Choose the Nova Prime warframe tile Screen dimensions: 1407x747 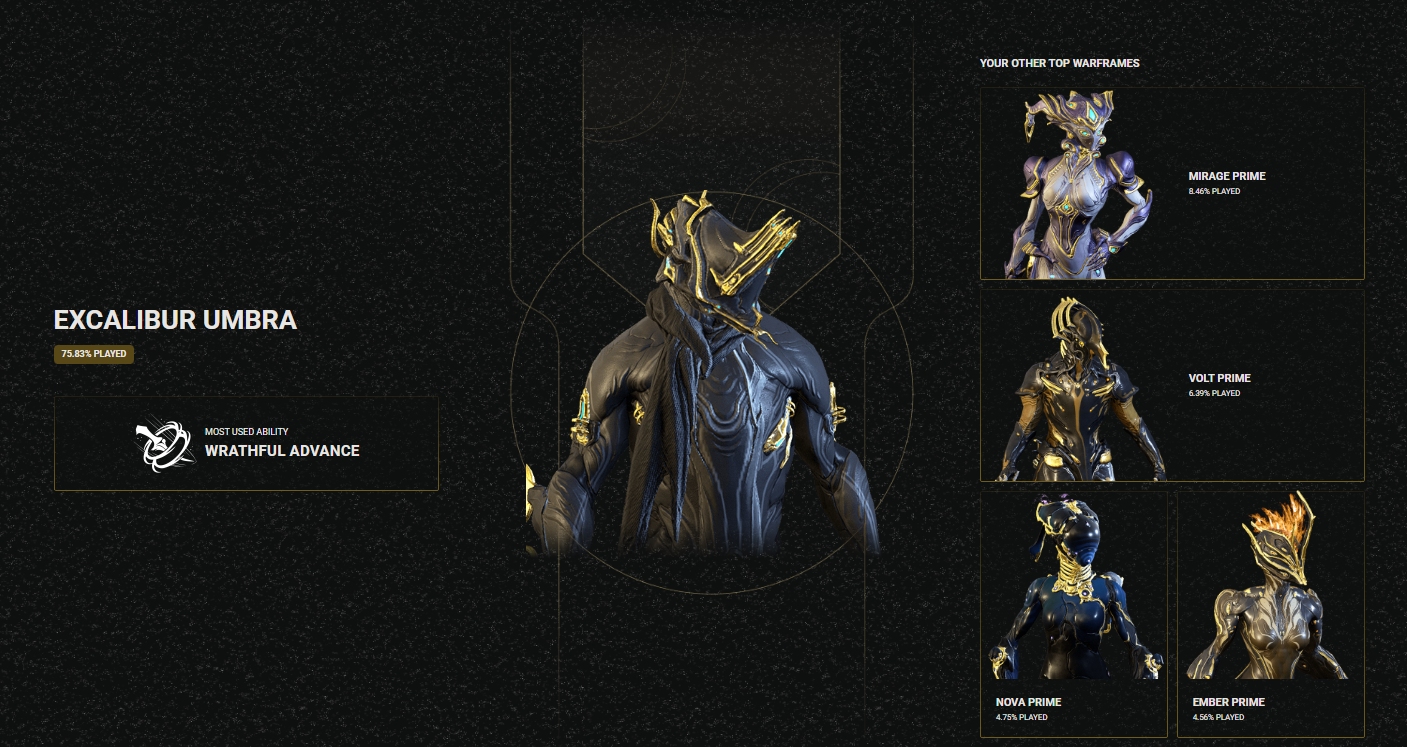tap(1073, 613)
